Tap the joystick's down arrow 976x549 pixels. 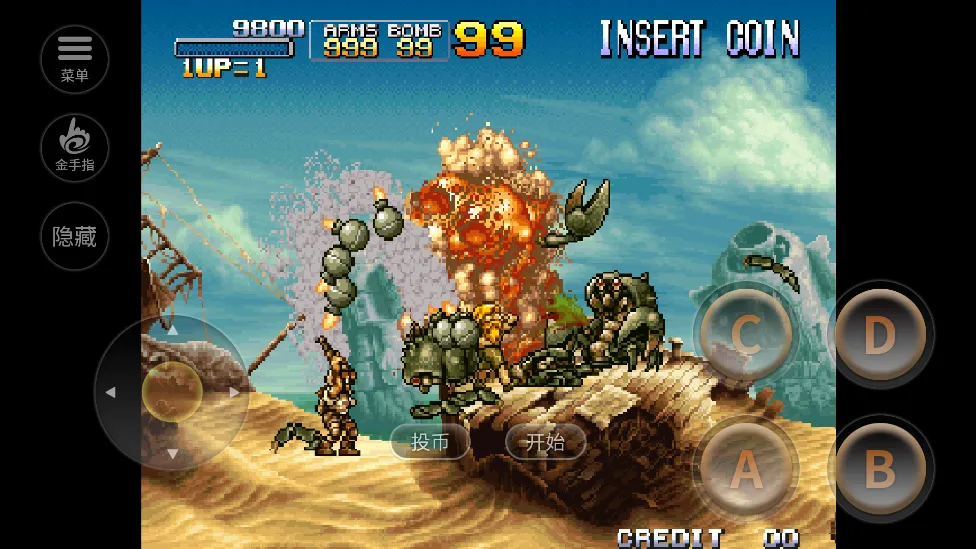click(x=172, y=454)
